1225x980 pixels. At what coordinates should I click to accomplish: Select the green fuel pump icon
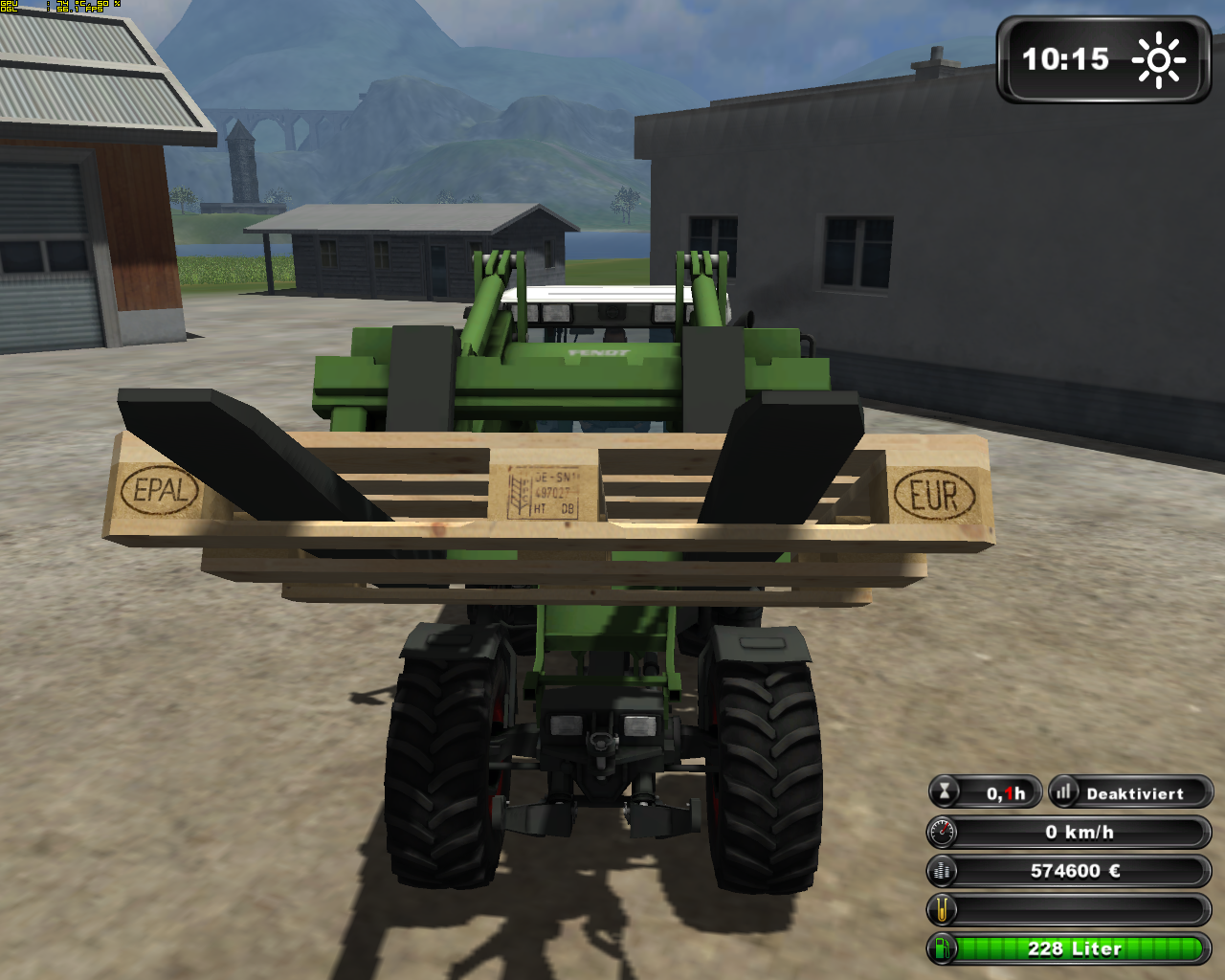943,948
